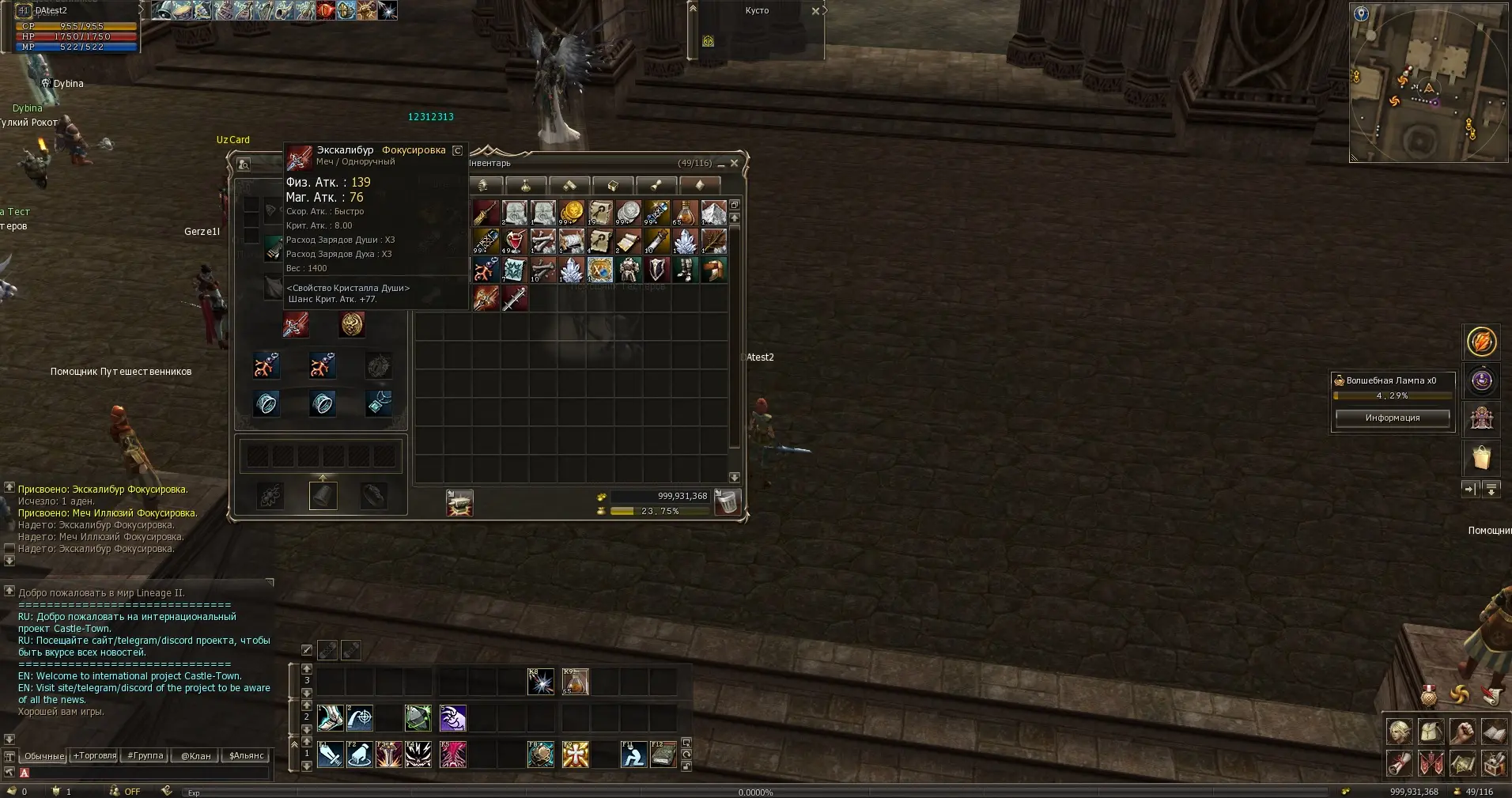Open the inventory trash bin
This screenshot has width=1512, height=798.
[x=726, y=502]
